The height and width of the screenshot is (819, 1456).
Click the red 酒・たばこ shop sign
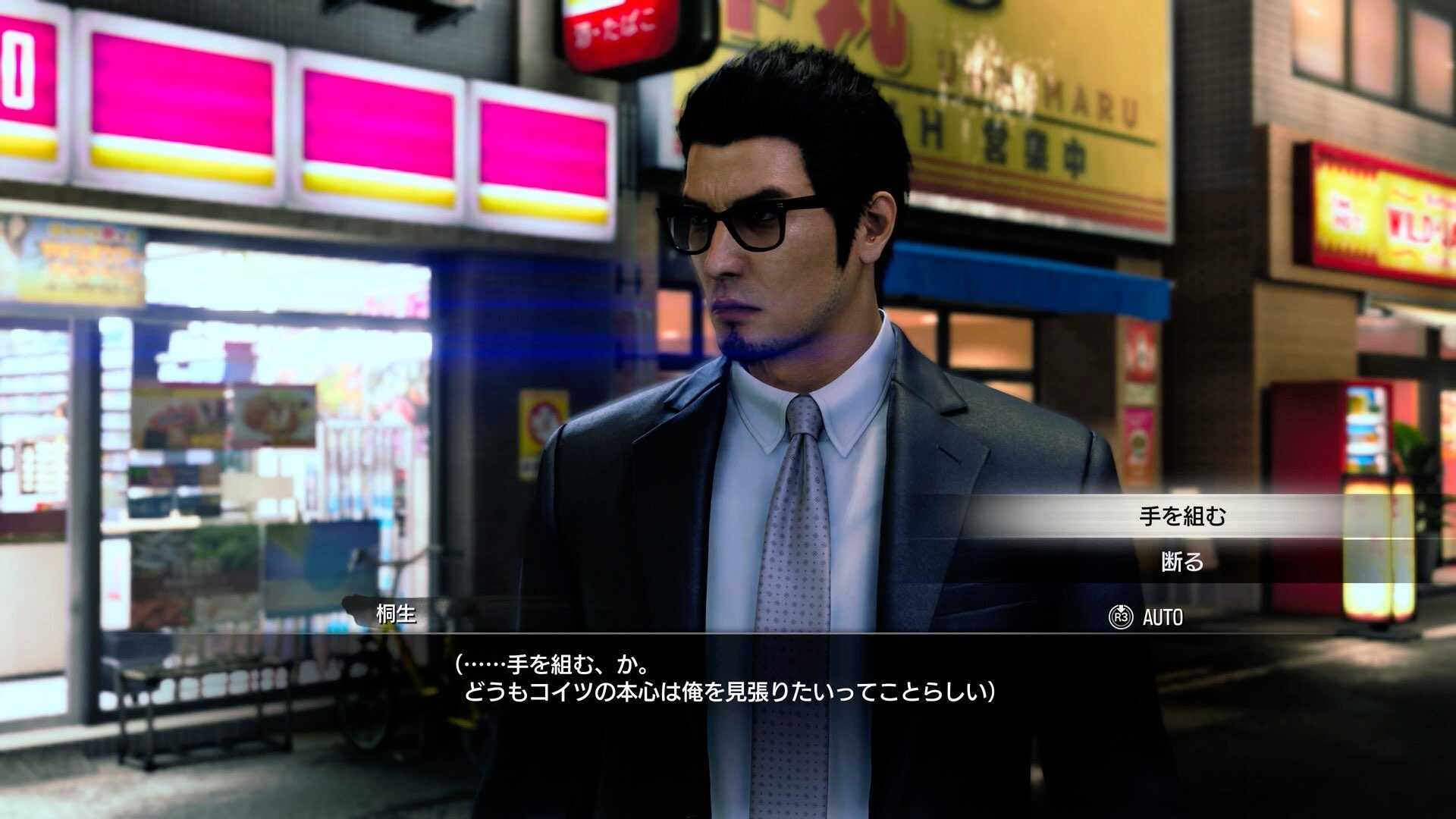pyautogui.click(x=614, y=30)
